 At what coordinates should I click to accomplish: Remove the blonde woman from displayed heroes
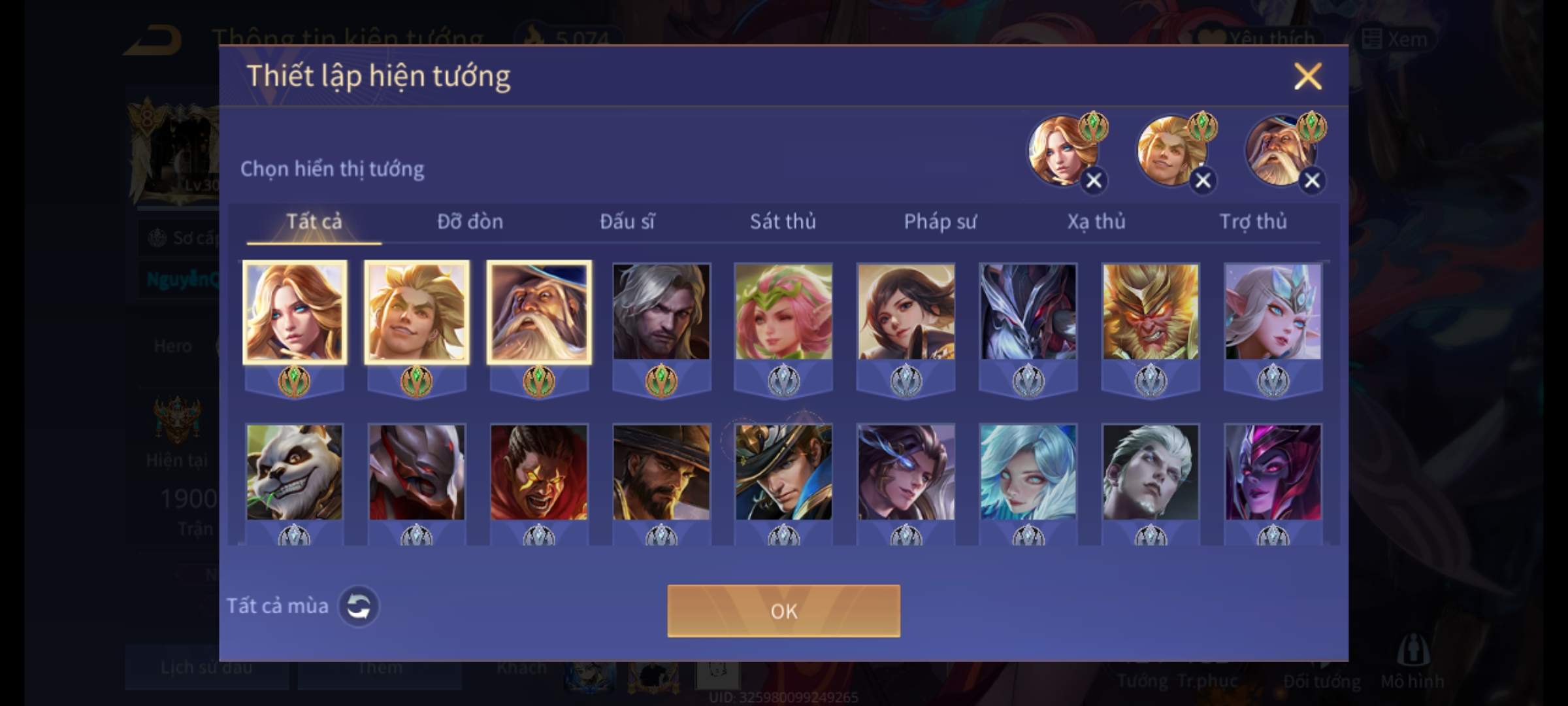tap(1094, 180)
